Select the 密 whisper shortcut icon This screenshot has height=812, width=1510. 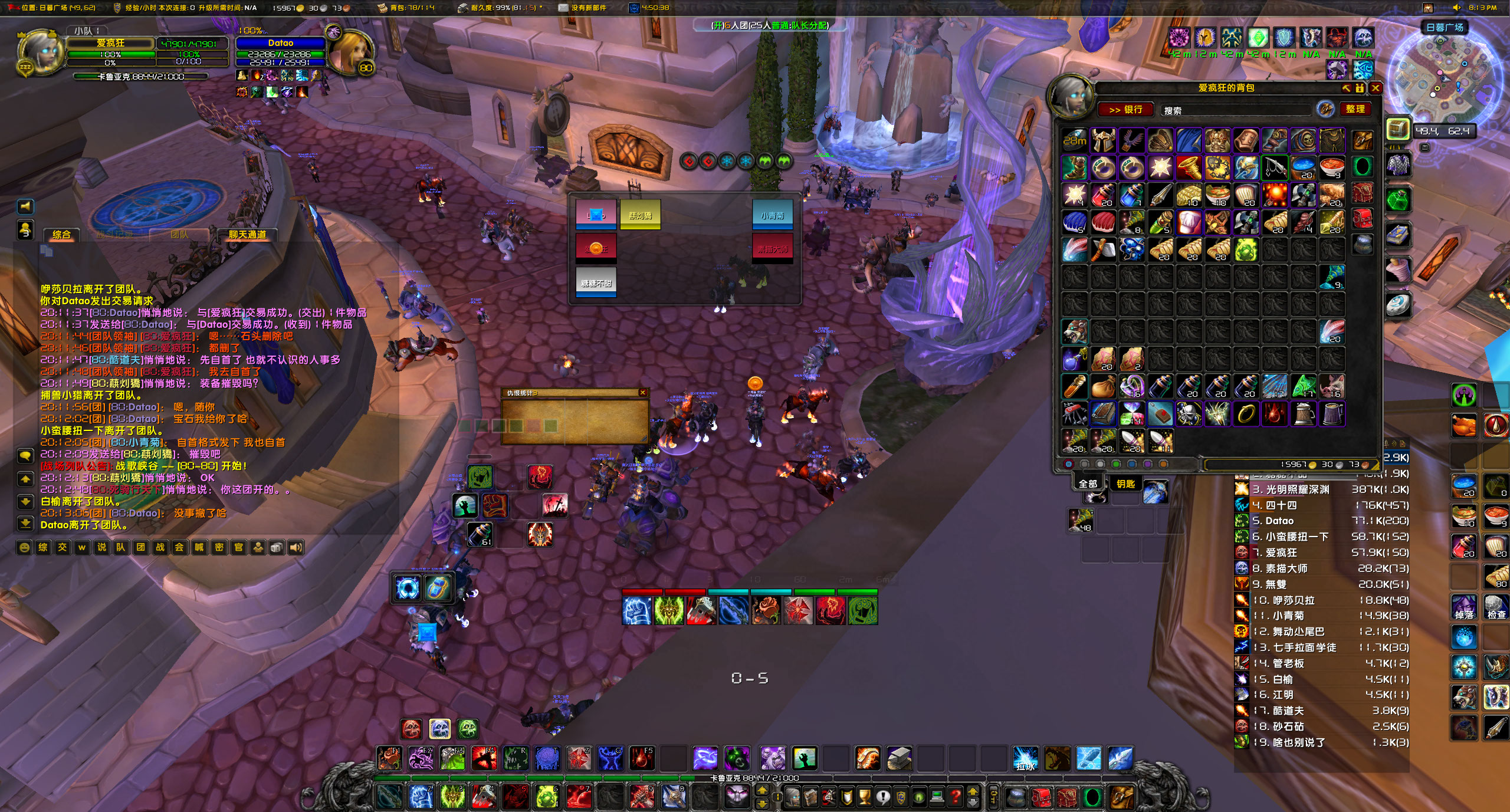click(x=218, y=547)
